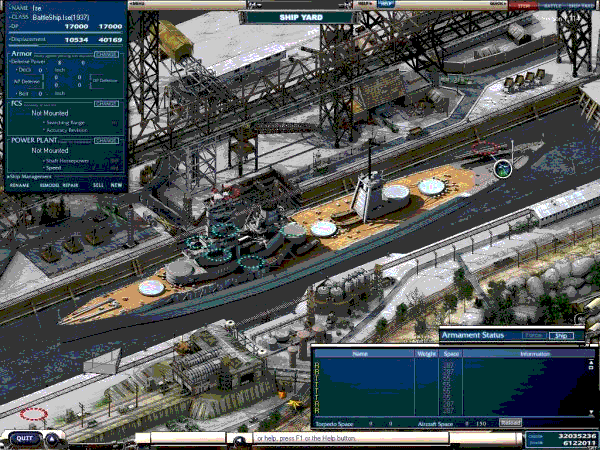Click the Reload button in armament panel
Viewport: 600px width, 450px height.
pyautogui.click(x=510, y=423)
